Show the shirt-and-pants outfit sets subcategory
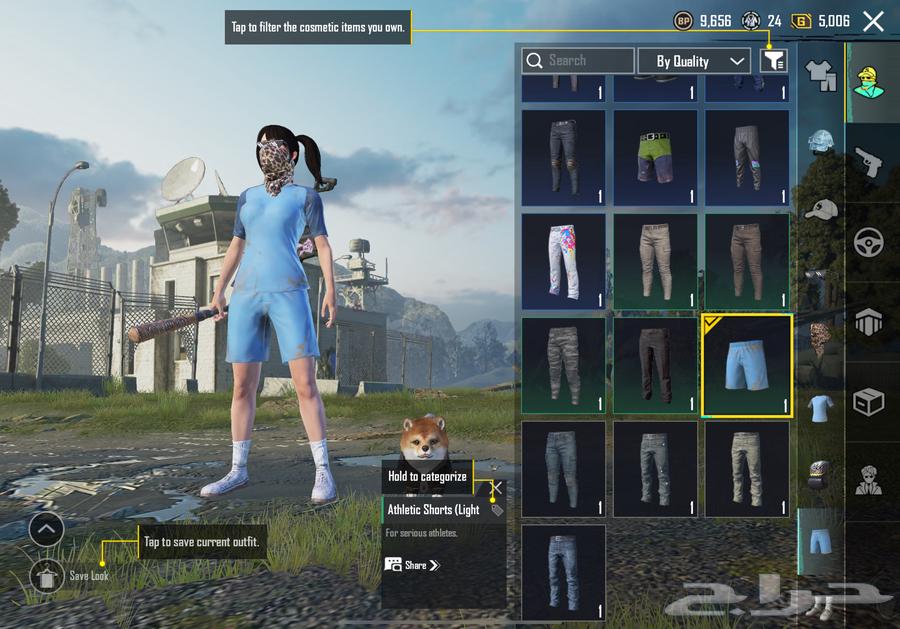The image size is (900, 629). (x=821, y=75)
